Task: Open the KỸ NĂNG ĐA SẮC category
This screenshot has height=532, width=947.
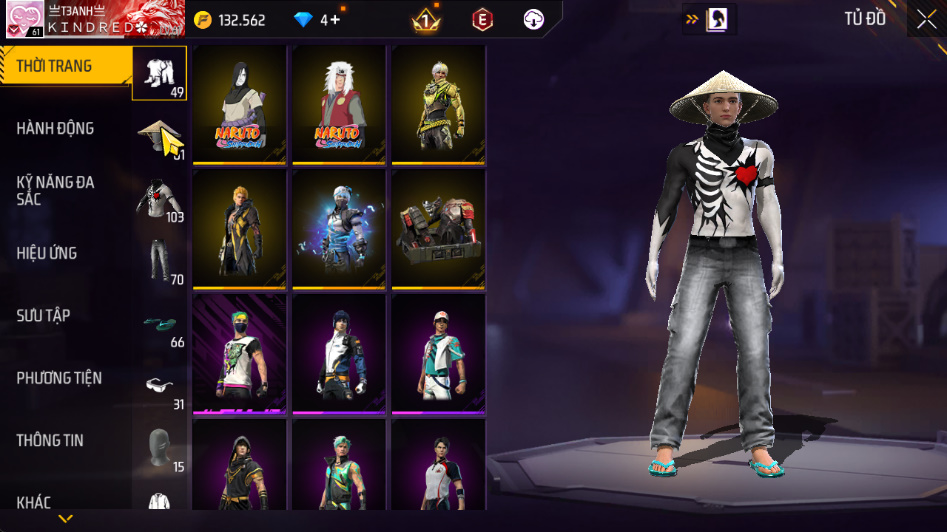Action: (55, 190)
